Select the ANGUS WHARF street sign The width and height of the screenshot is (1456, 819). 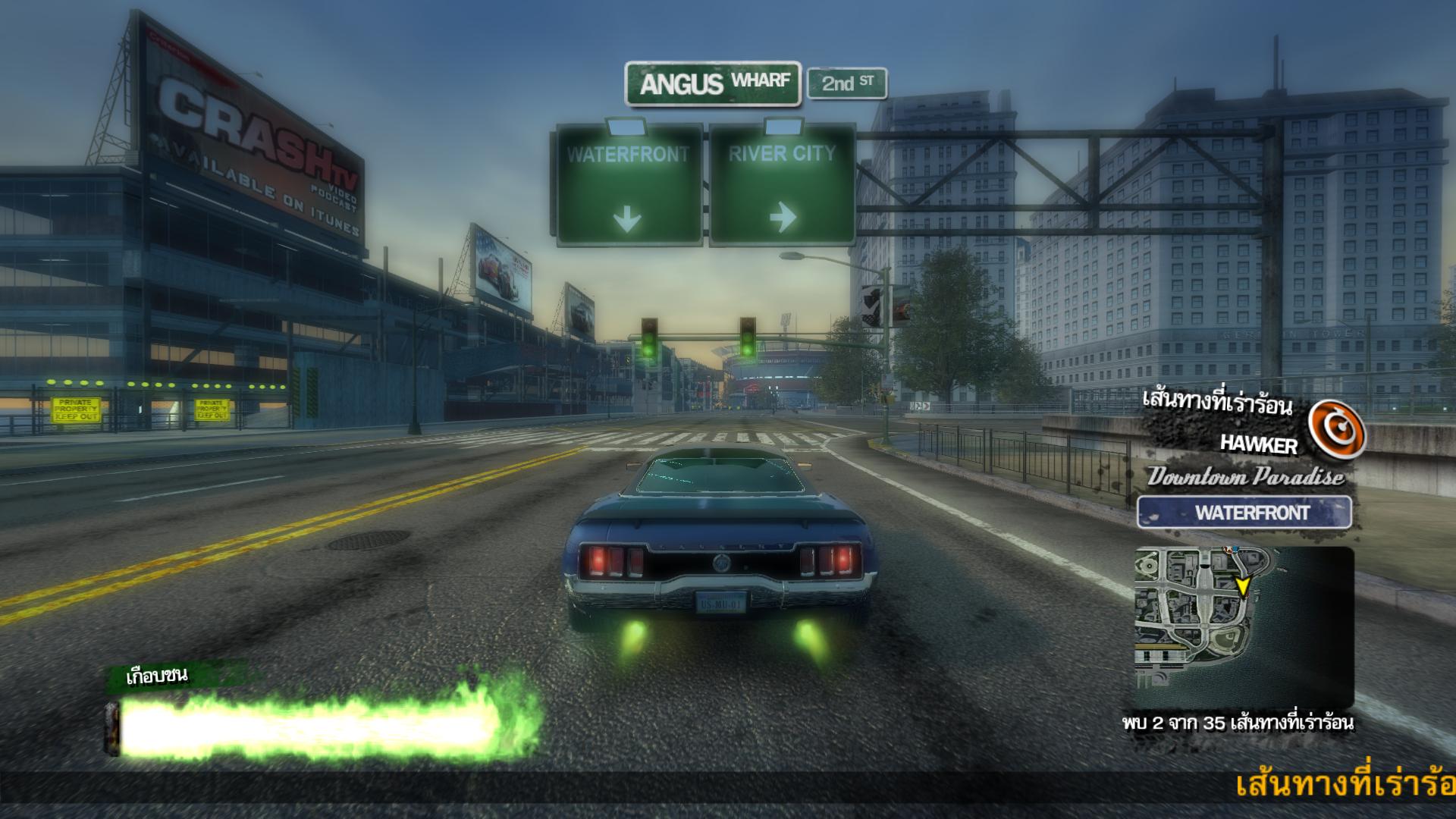coord(713,83)
